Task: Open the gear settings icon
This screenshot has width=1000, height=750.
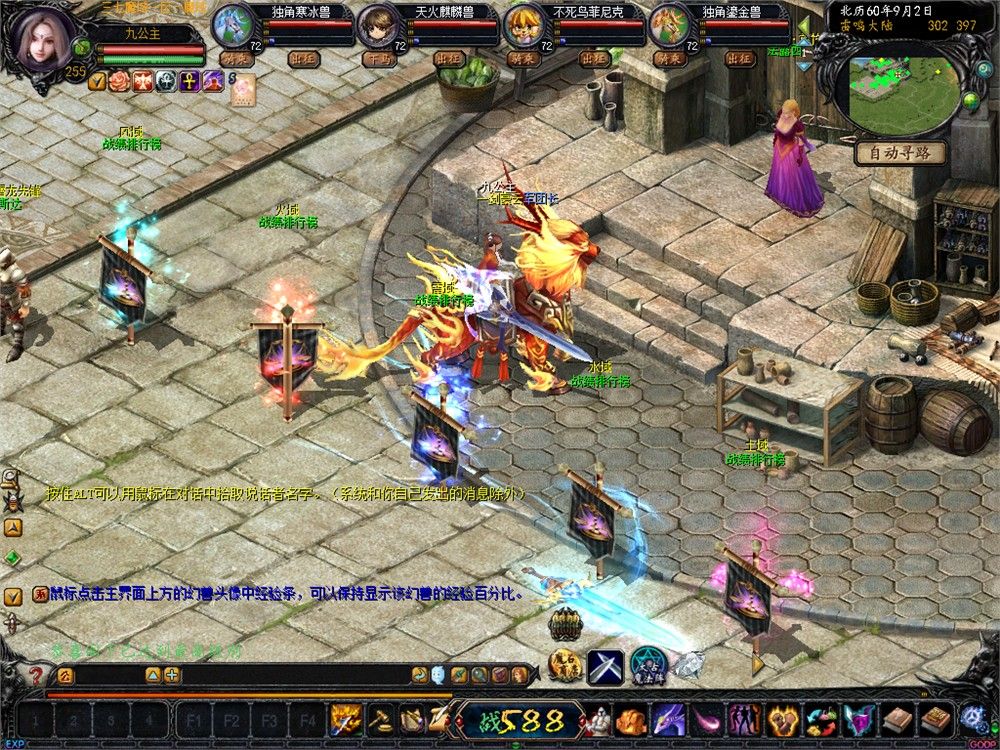Action: click(972, 717)
